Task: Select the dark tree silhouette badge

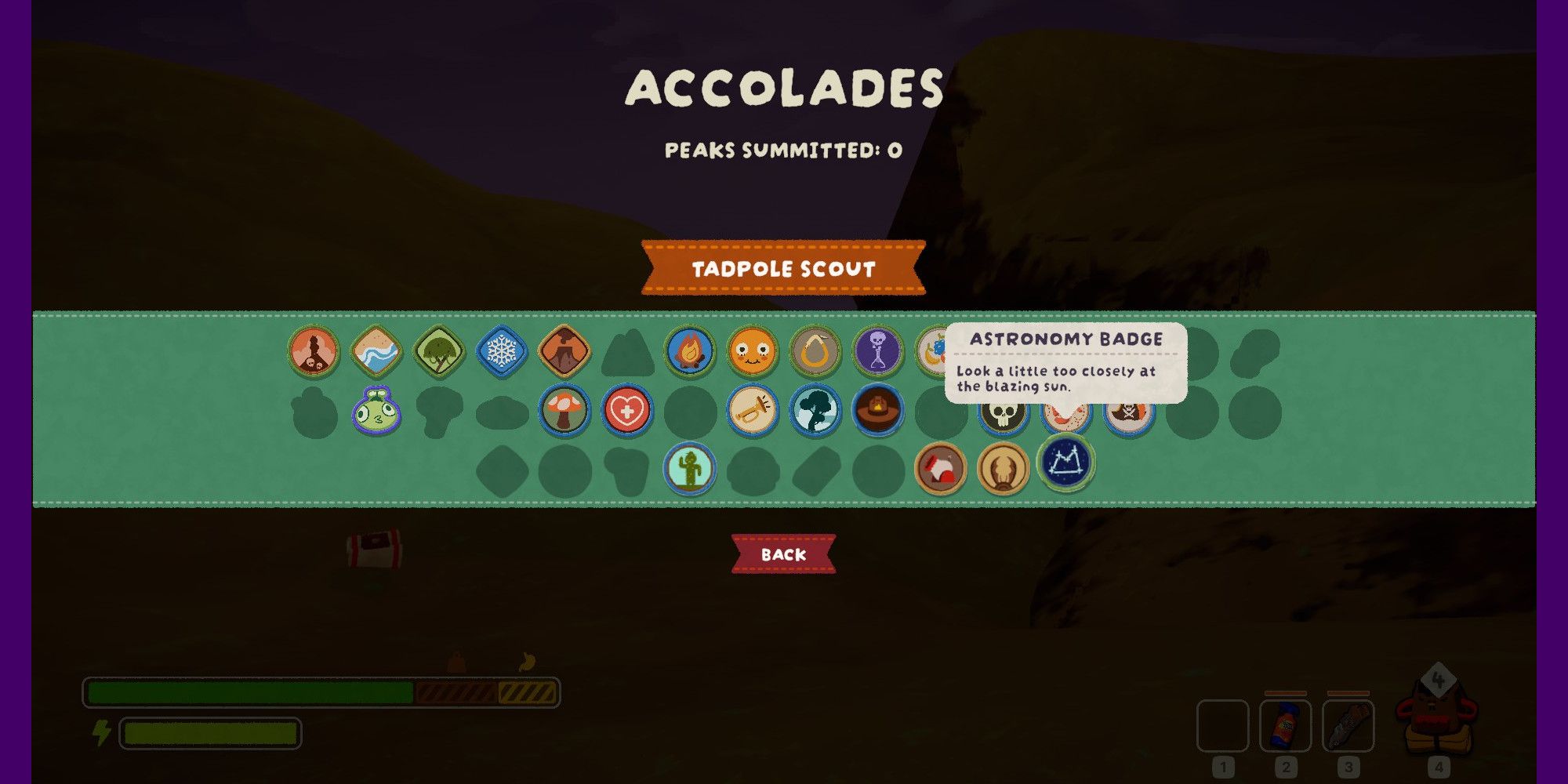Action: tap(815, 411)
